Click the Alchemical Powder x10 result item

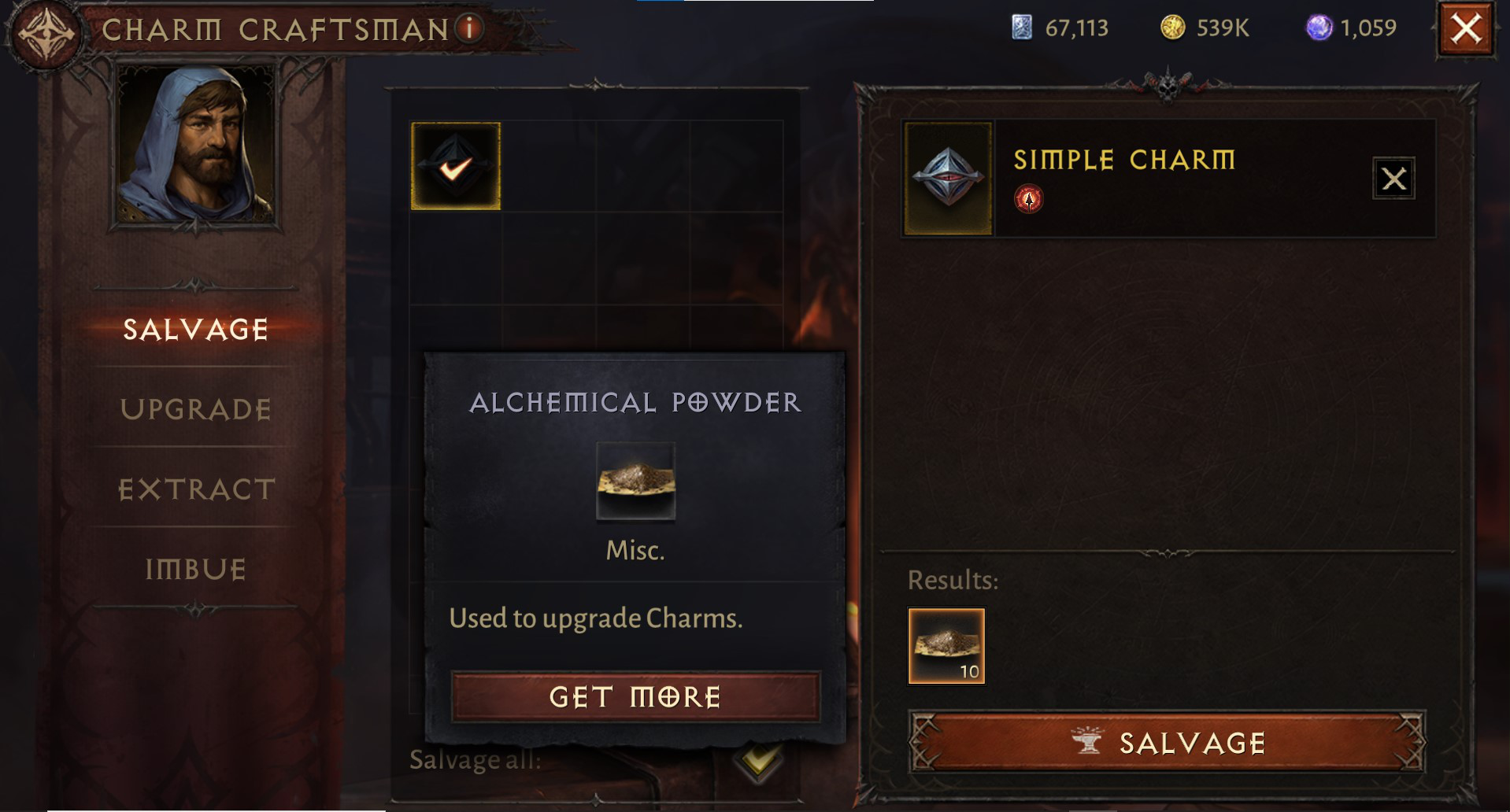(x=946, y=645)
